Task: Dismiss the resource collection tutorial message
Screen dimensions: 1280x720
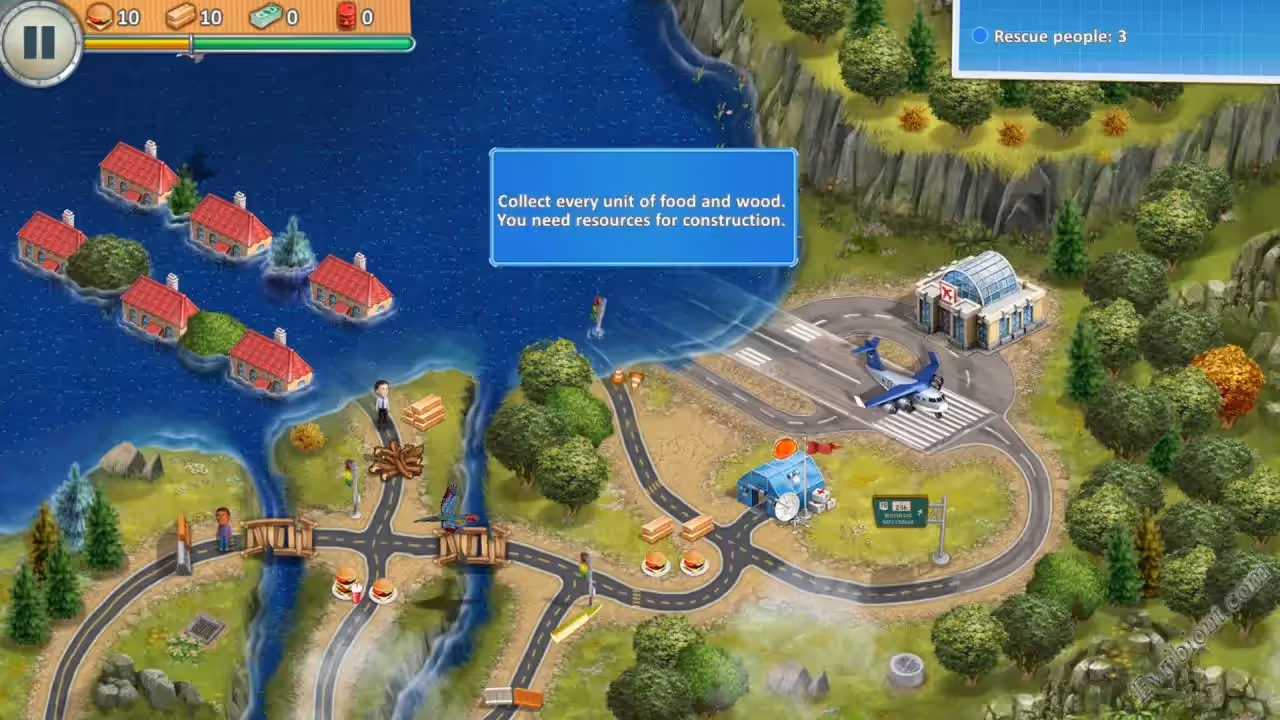Action: tap(642, 208)
